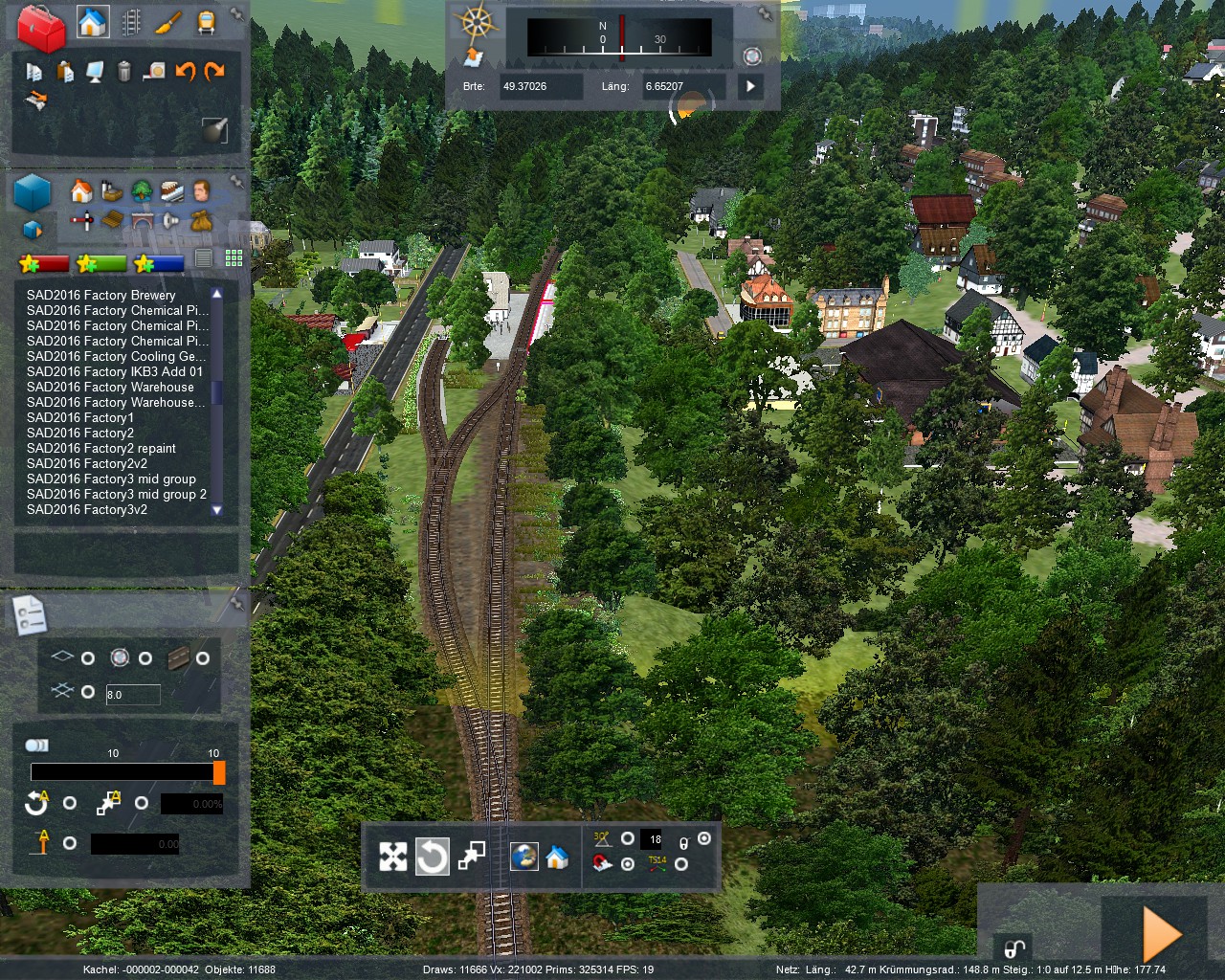Activate the four-arrow move gizmo tool
Image resolution: width=1225 pixels, height=980 pixels.
[393, 857]
